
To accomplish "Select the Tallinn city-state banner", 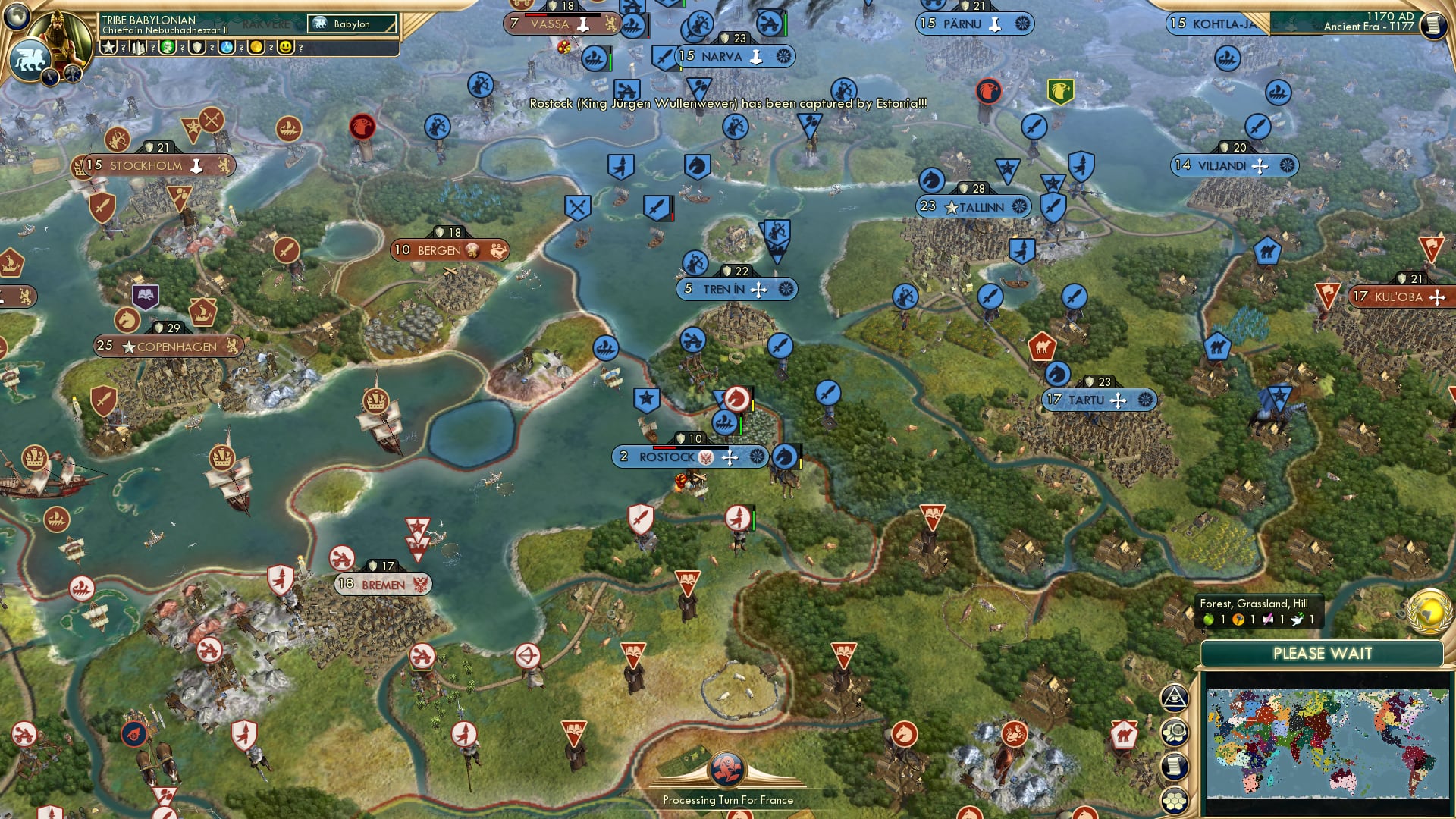I will (x=973, y=206).
